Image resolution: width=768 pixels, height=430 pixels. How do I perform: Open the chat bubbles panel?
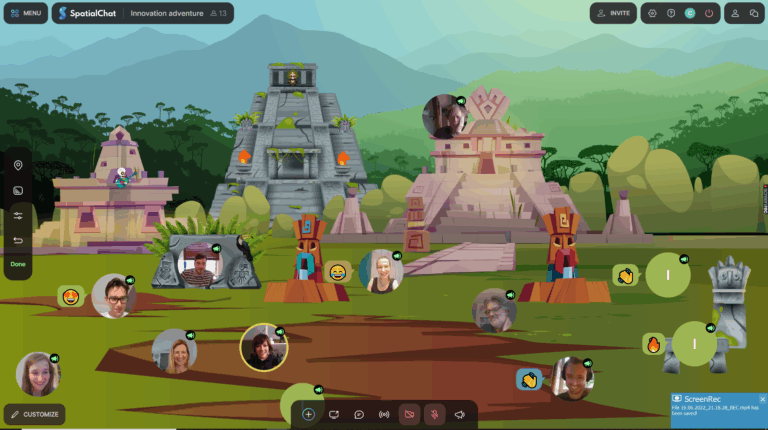[755, 13]
